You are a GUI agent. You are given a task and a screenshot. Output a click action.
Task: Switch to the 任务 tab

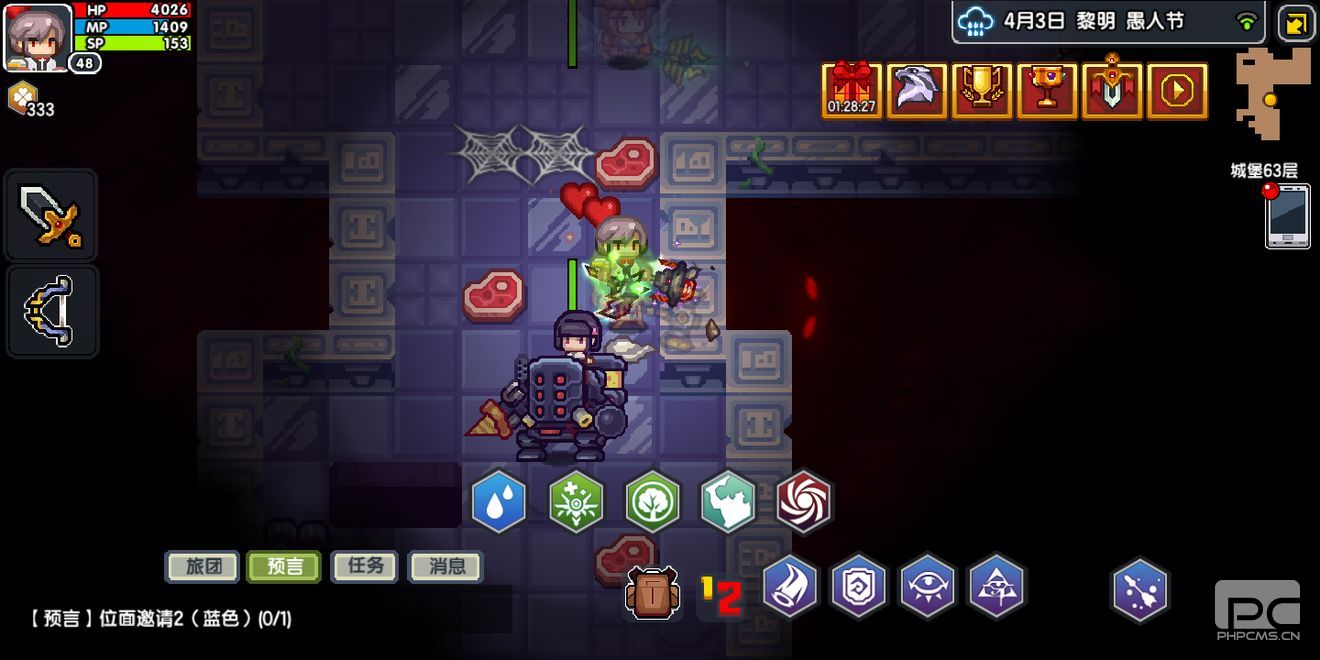365,567
